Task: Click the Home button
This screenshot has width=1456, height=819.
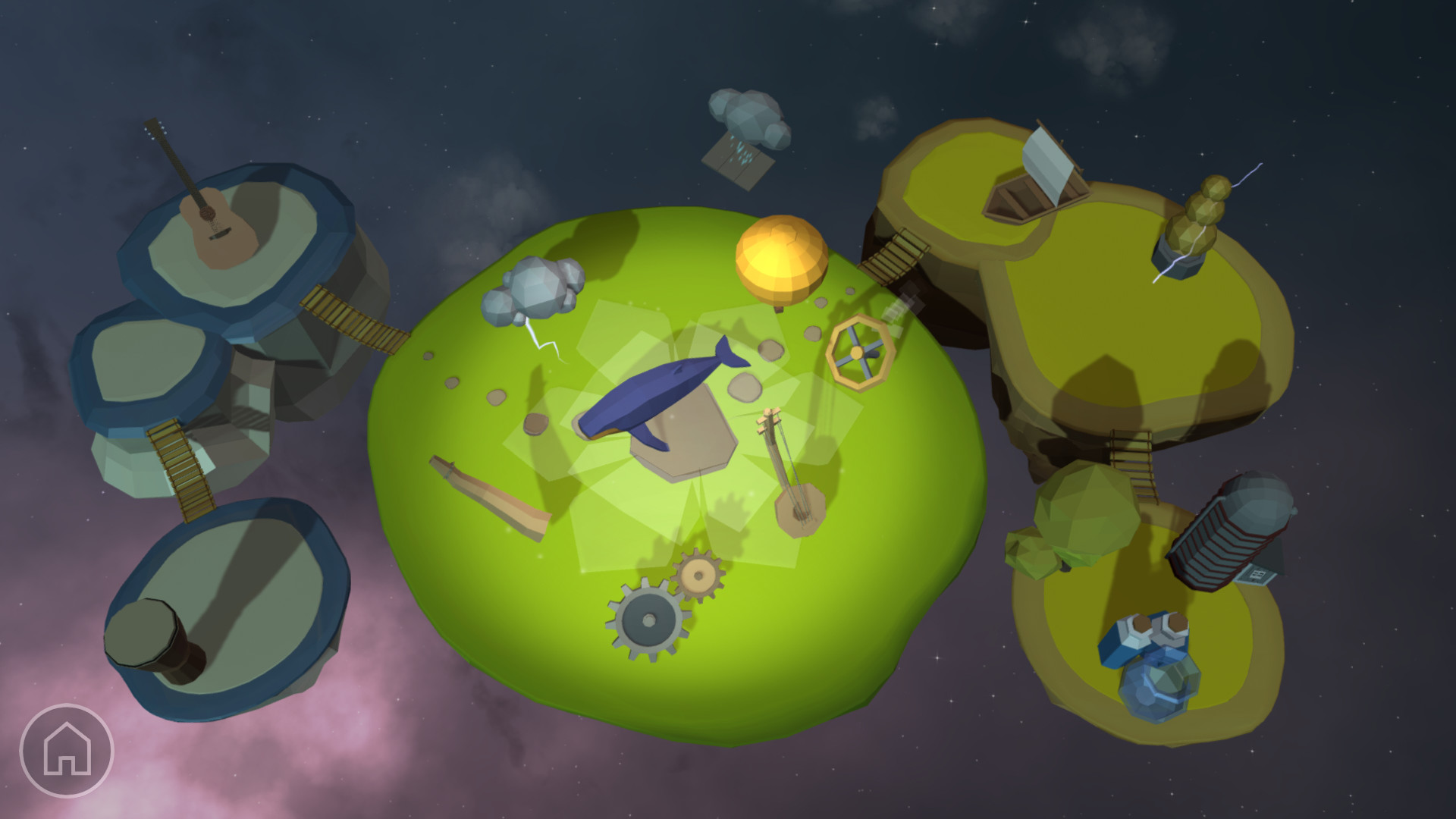Action: 67,751
